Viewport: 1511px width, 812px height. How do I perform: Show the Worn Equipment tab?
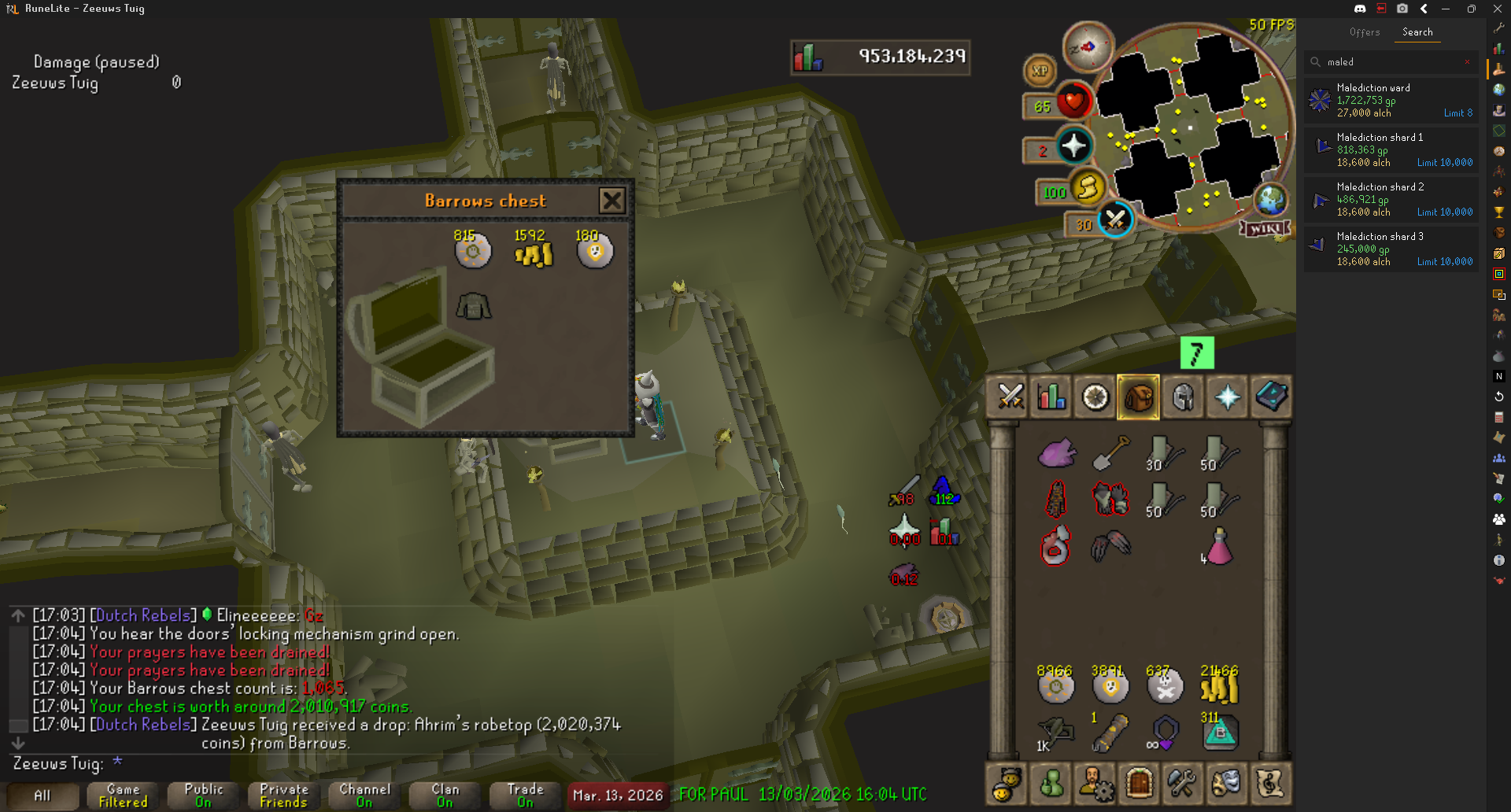pos(1182,397)
